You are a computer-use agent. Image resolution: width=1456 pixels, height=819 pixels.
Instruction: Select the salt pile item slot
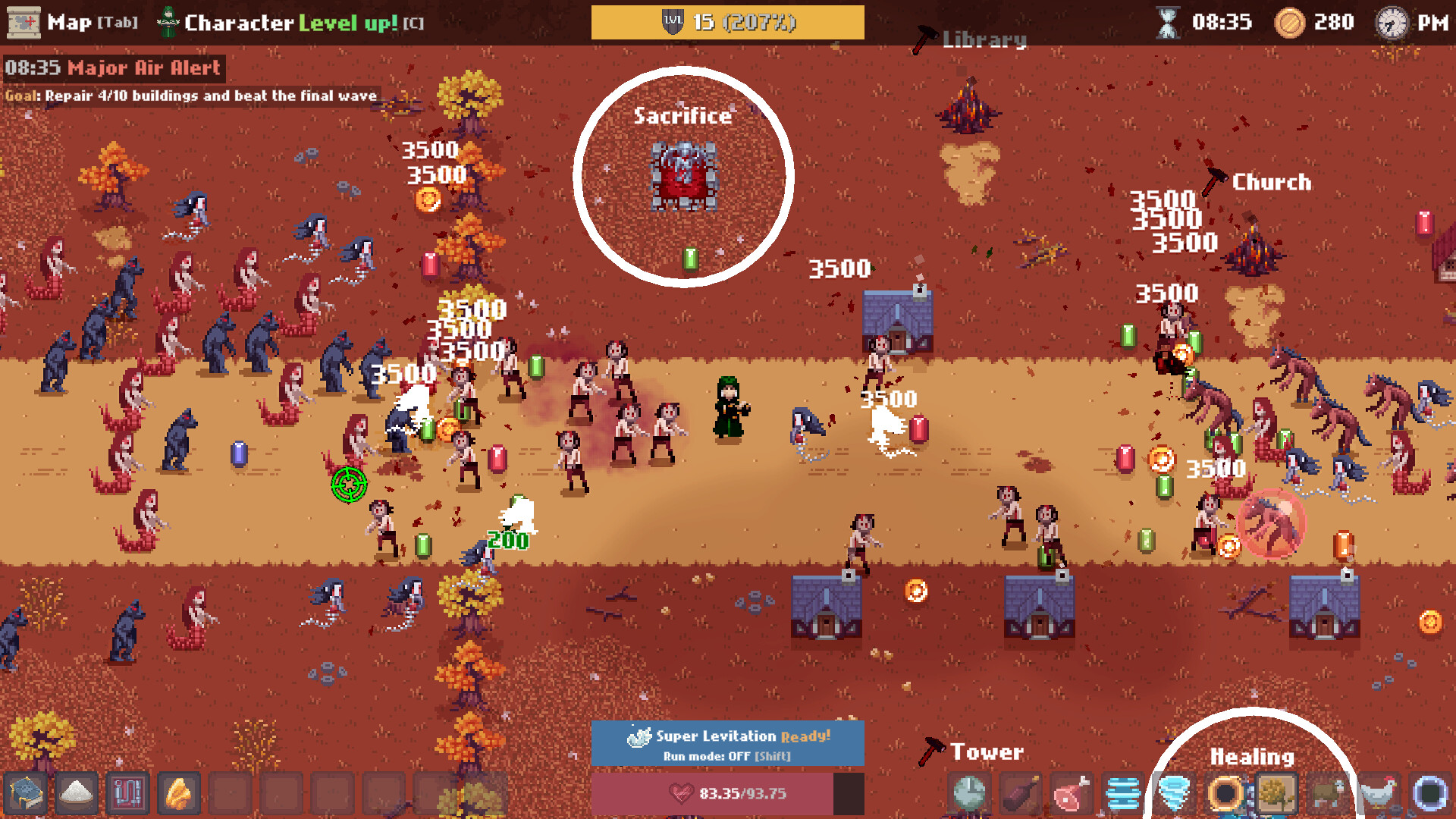pos(76,794)
